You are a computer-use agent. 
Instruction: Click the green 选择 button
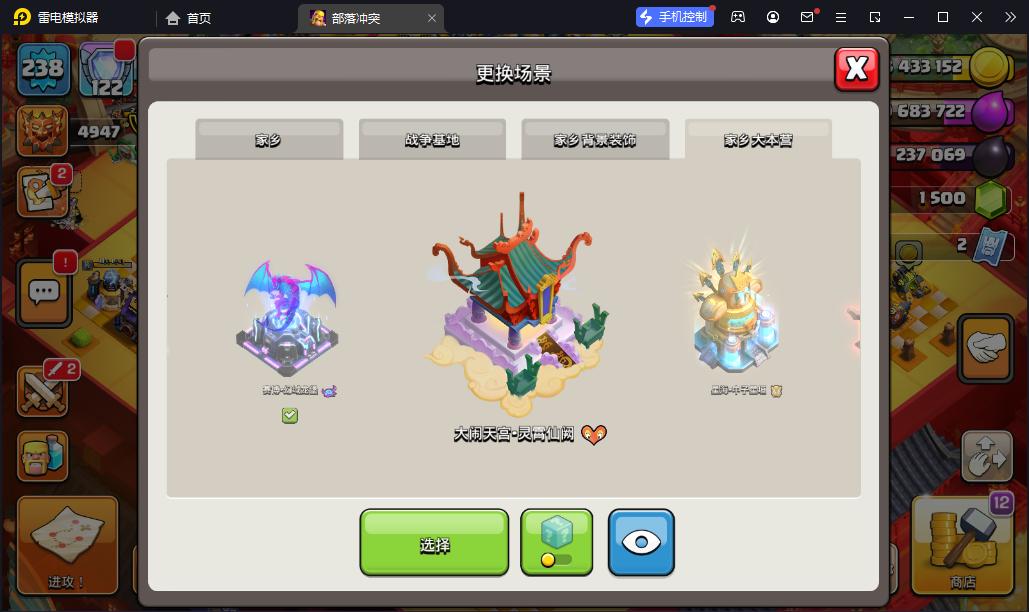(434, 543)
